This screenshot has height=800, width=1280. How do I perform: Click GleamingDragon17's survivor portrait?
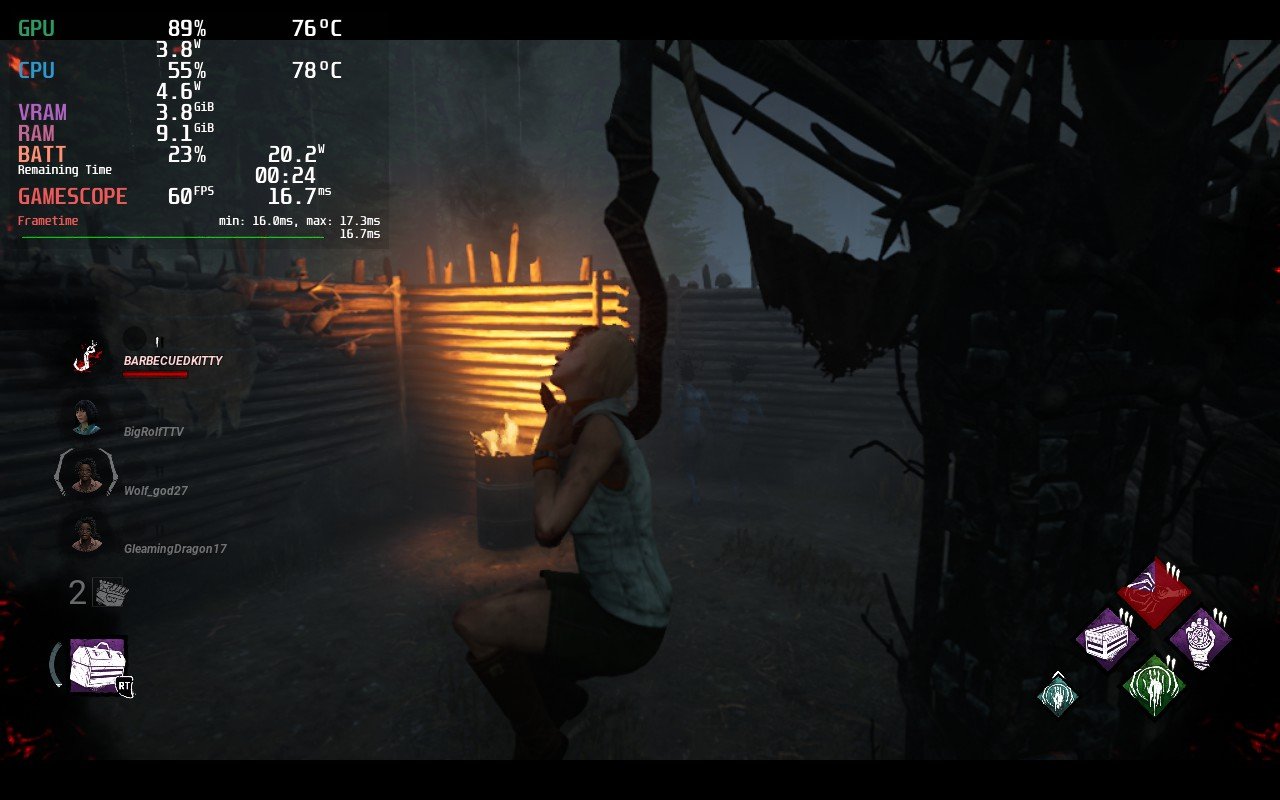(x=85, y=533)
